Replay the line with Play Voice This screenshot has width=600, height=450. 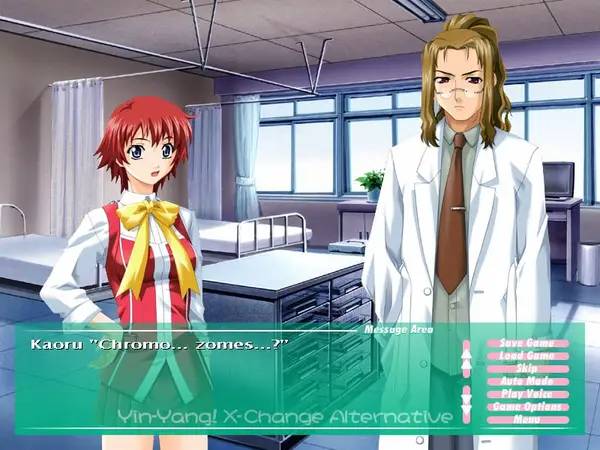[526, 394]
